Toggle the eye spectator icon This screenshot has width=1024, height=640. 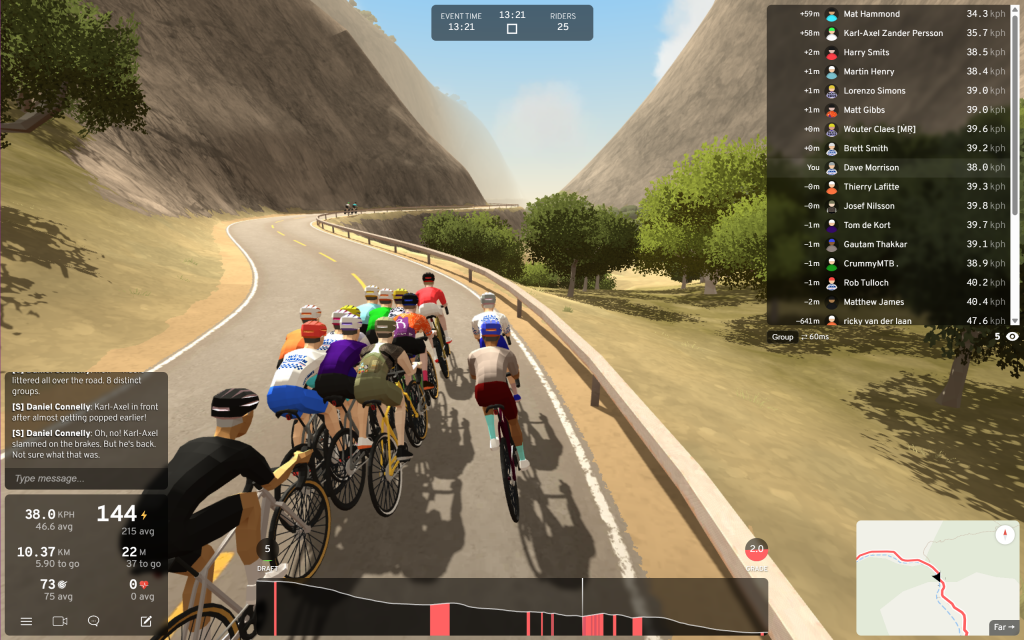click(1012, 337)
